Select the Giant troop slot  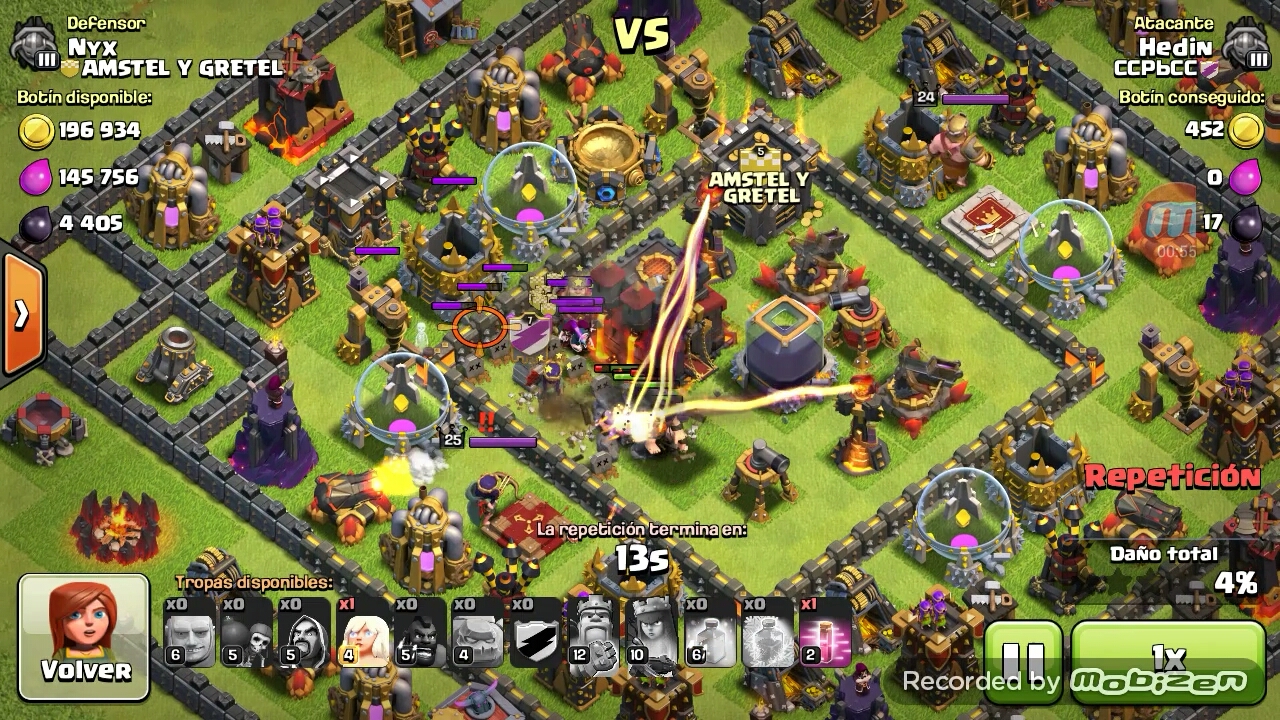point(190,633)
